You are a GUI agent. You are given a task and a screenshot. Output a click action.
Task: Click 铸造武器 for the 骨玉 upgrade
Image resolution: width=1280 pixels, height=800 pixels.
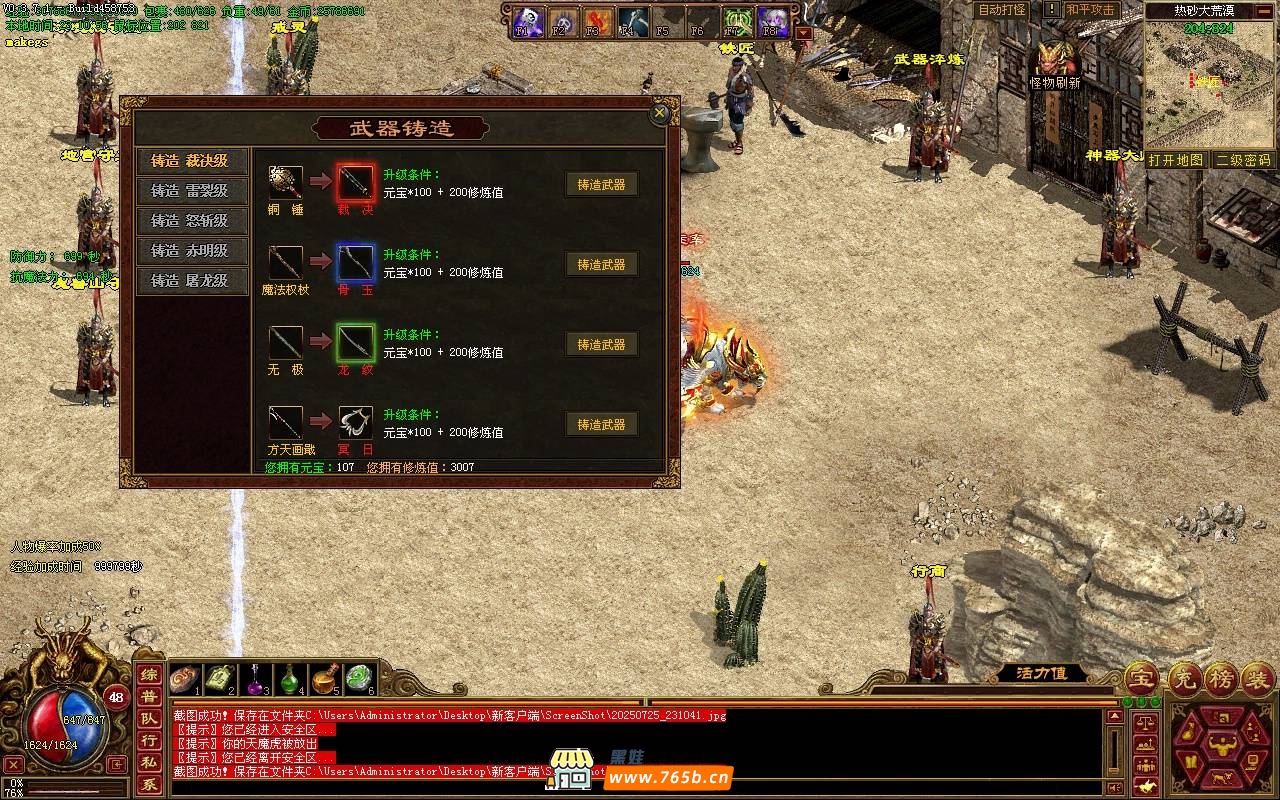click(x=601, y=265)
